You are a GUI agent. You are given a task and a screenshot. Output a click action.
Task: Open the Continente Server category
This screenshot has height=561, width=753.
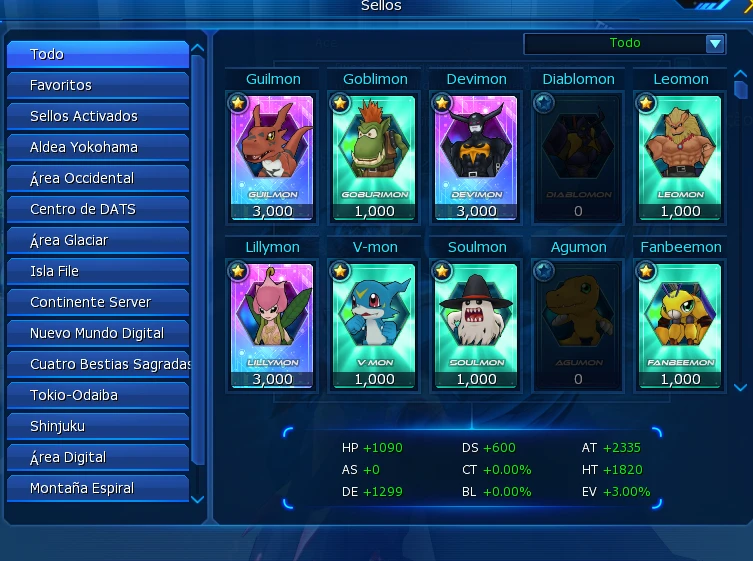(x=97, y=302)
